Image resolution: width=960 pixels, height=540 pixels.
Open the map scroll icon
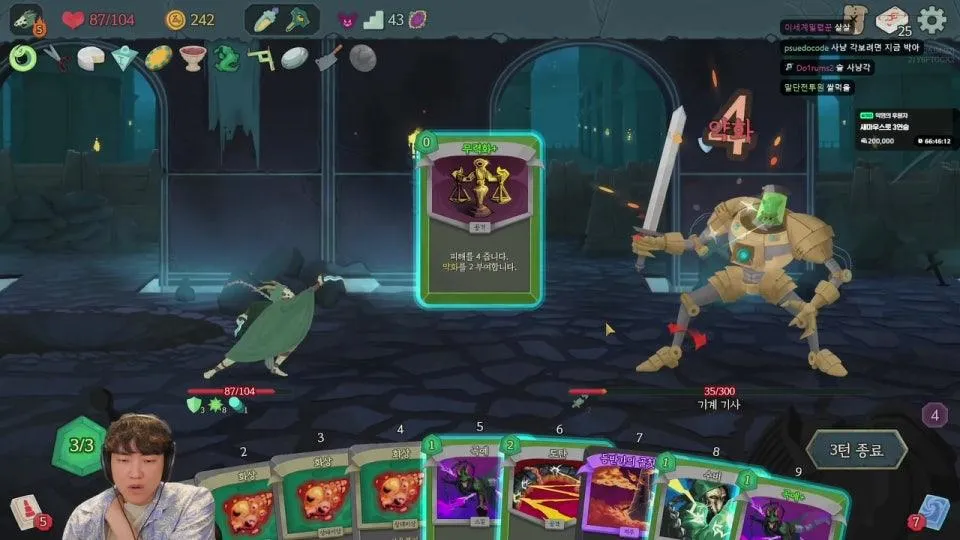(x=855, y=19)
